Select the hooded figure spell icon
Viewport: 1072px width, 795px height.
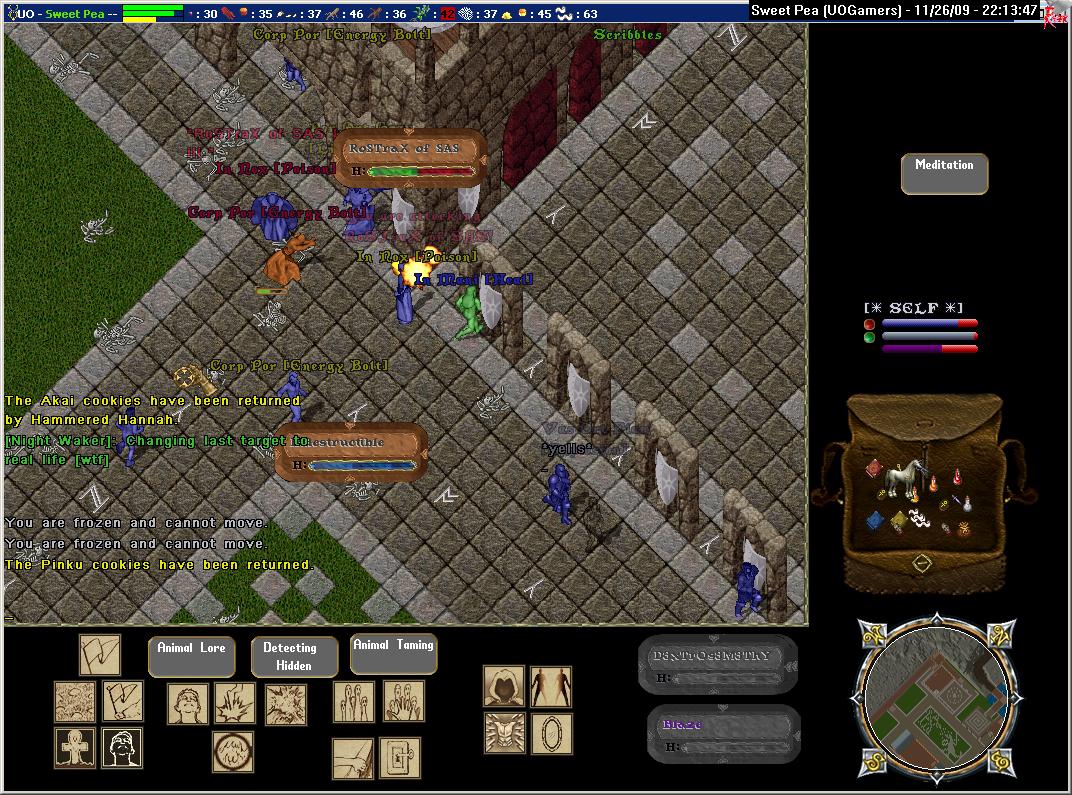point(504,686)
